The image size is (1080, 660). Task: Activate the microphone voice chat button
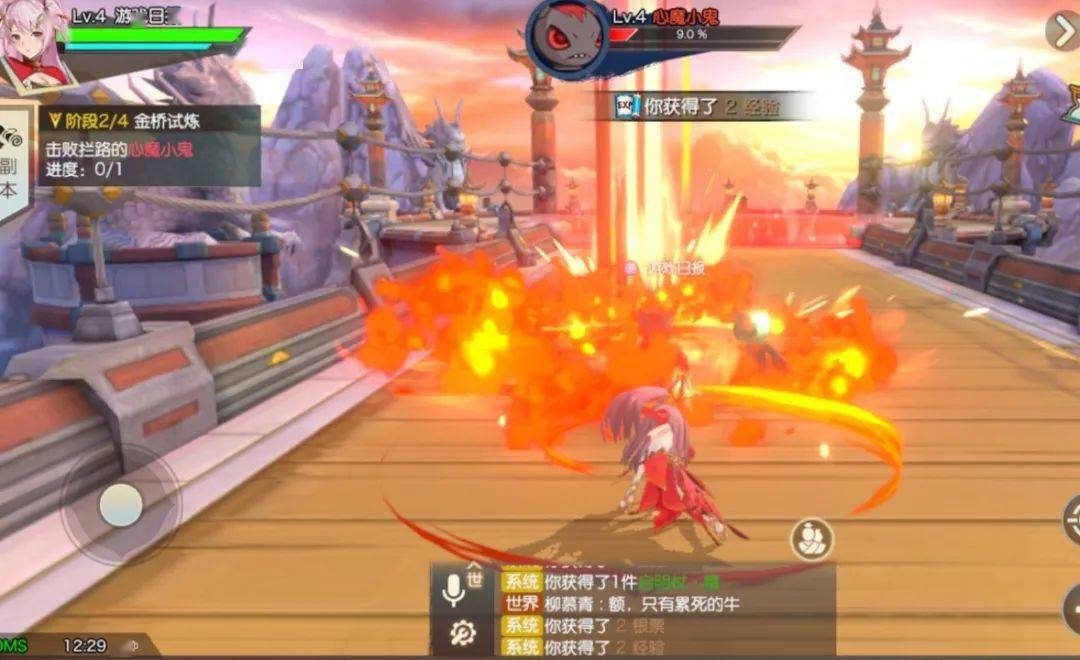tap(454, 592)
